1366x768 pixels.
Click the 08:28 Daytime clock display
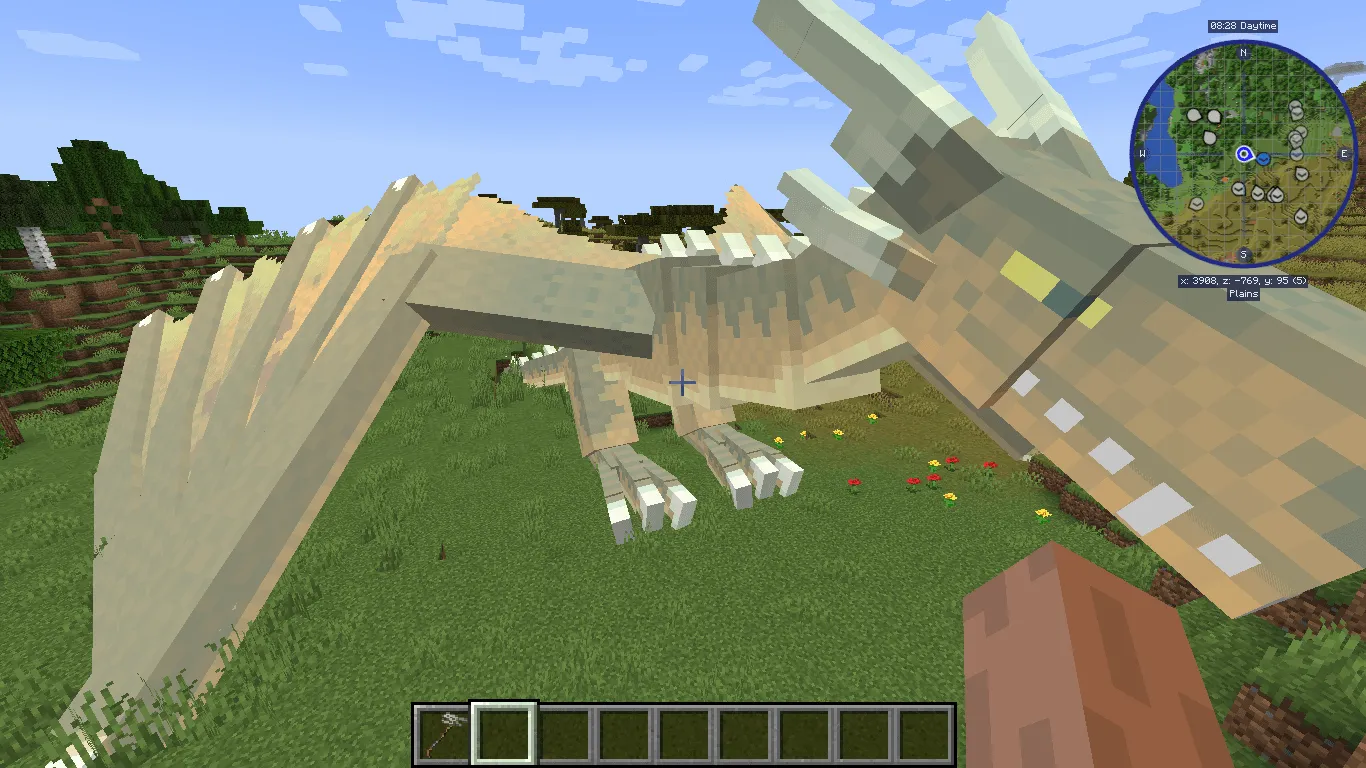click(x=1243, y=27)
